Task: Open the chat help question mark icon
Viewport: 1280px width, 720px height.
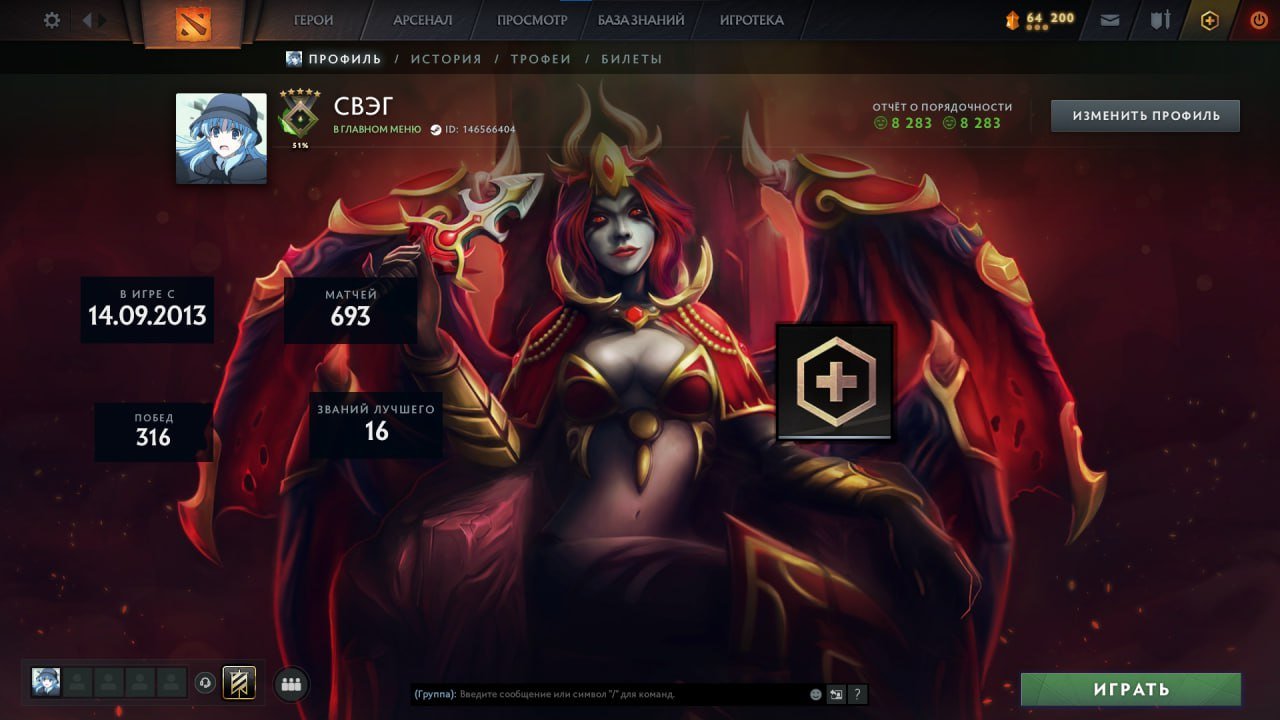Action: tap(856, 693)
